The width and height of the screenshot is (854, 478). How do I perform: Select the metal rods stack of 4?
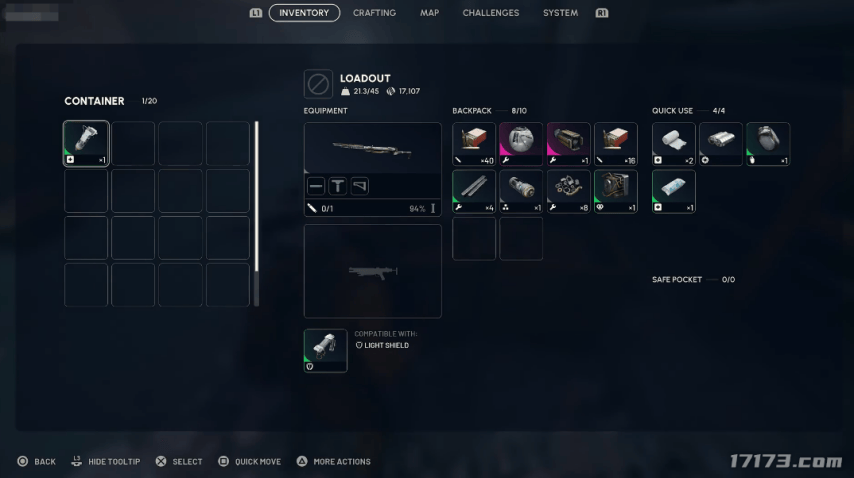(x=474, y=191)
